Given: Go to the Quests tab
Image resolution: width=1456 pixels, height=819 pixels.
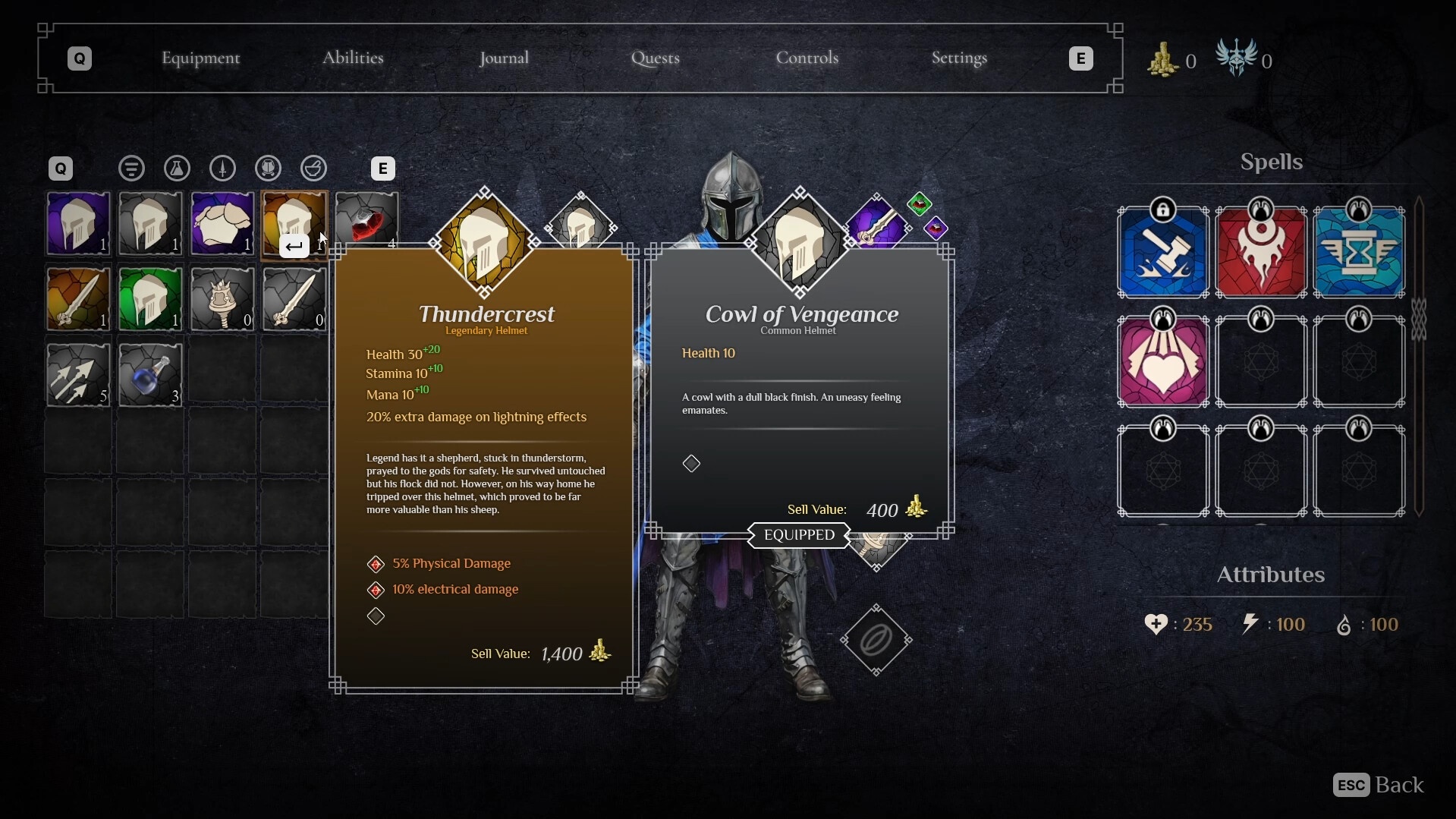Looking at the screenshot, I should point(656,58).
